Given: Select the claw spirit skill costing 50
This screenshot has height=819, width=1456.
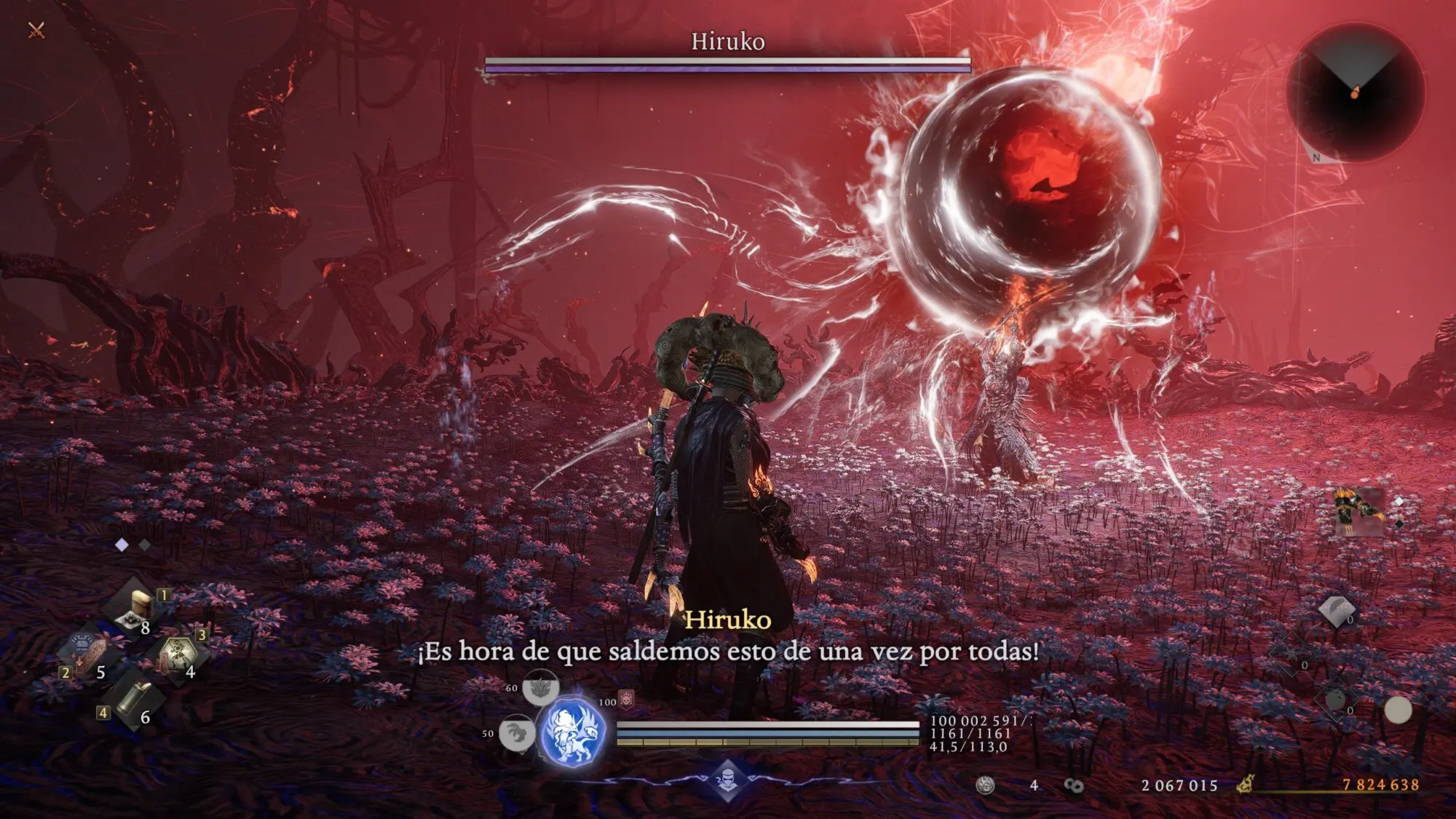Looking at the screenshot, I should [516, 733].
